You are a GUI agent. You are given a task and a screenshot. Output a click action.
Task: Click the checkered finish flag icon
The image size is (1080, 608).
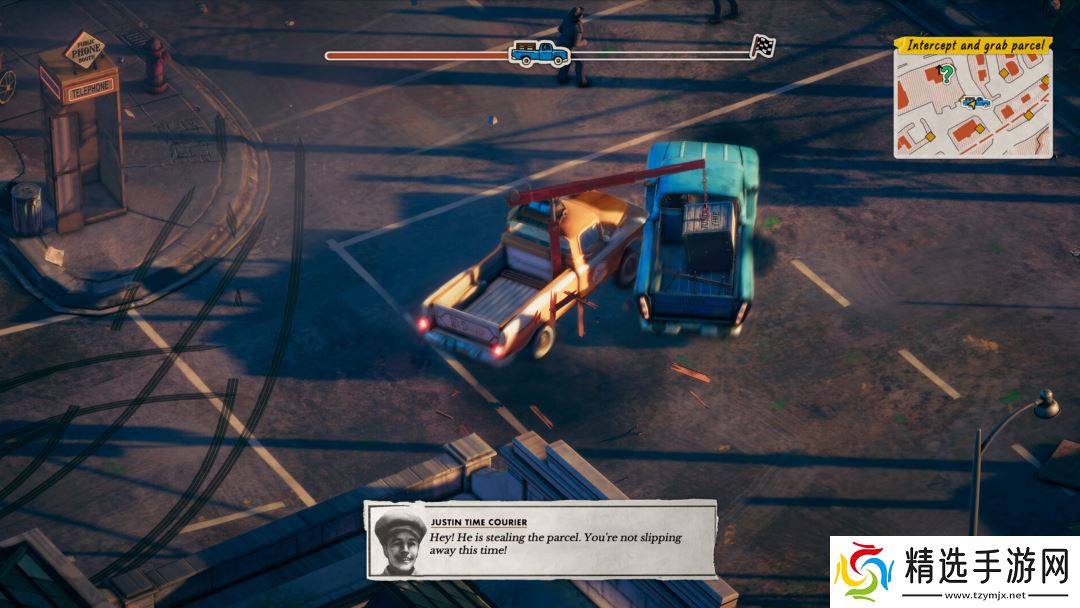[x=763, y=46]
